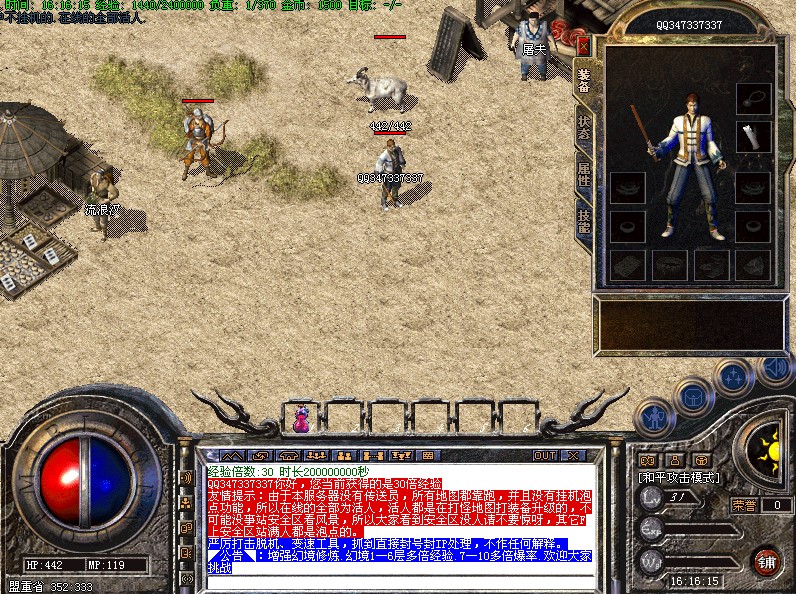Open the bag via the chest icon
This screenshot has width=796, height=594.
(x=692, y=396)
